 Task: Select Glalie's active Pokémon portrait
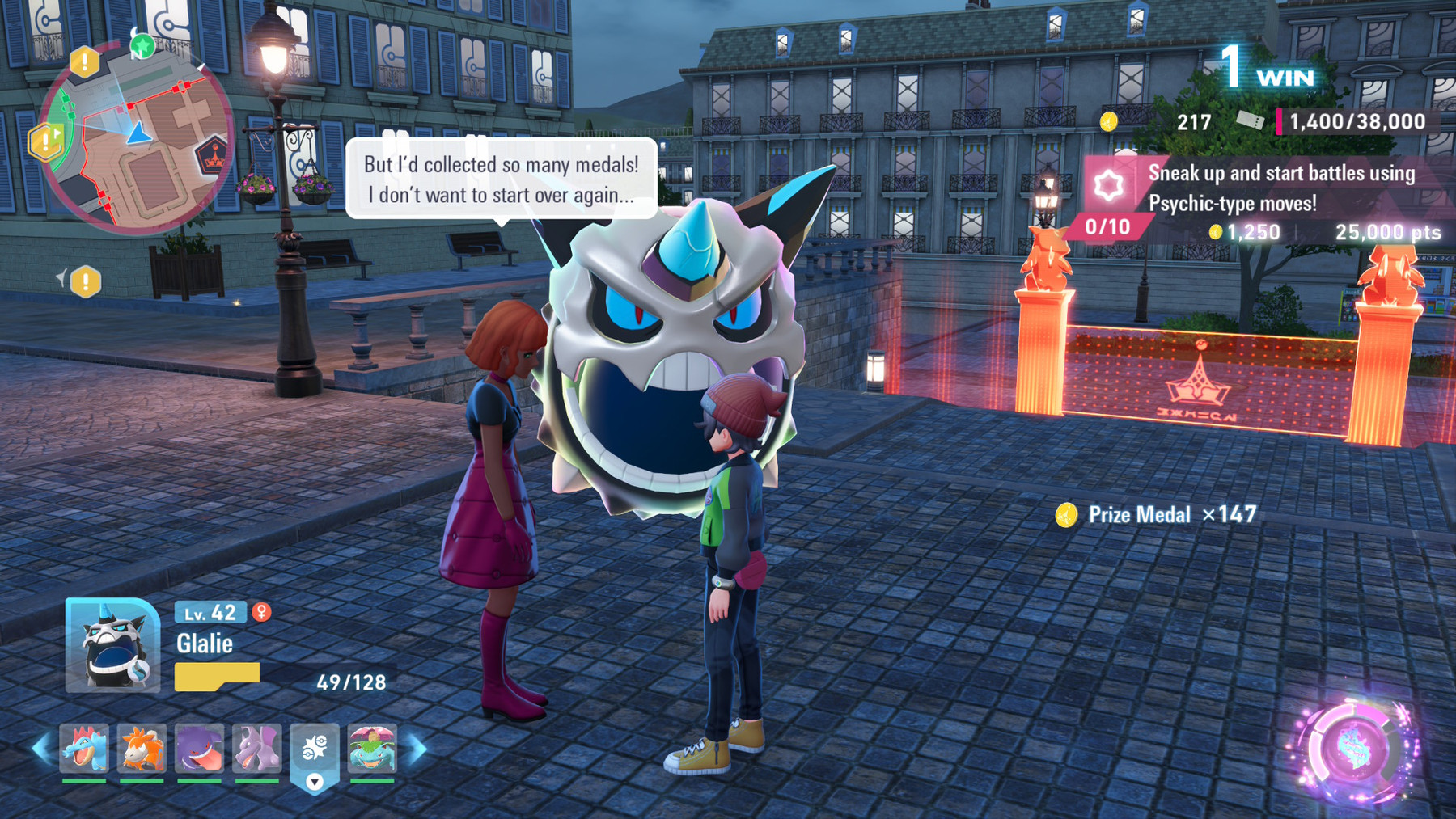point(112,646)
